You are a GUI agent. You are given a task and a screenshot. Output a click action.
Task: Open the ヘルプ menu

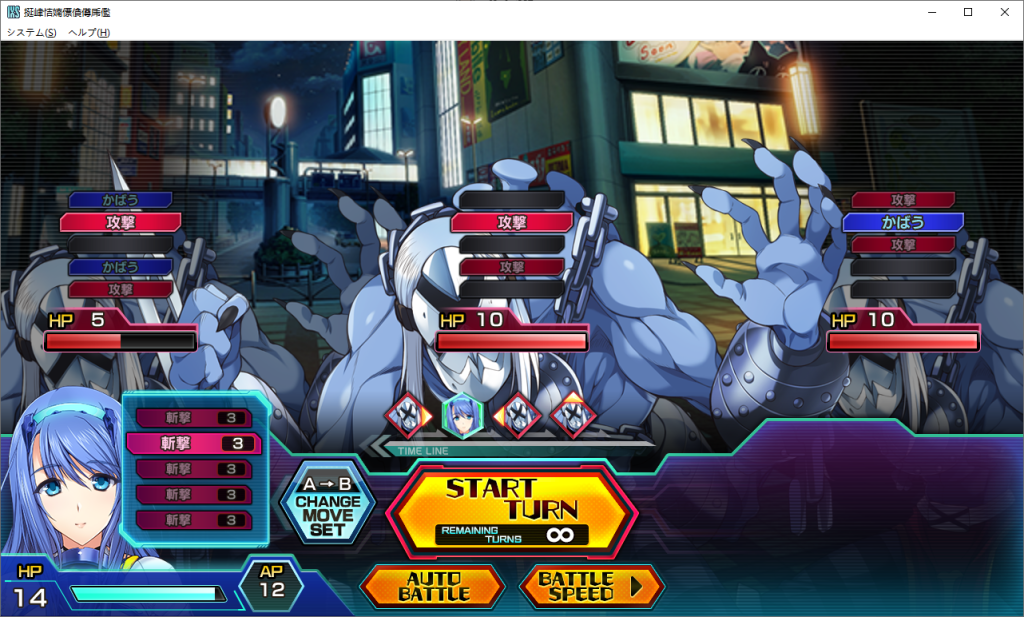coord(89,32)
